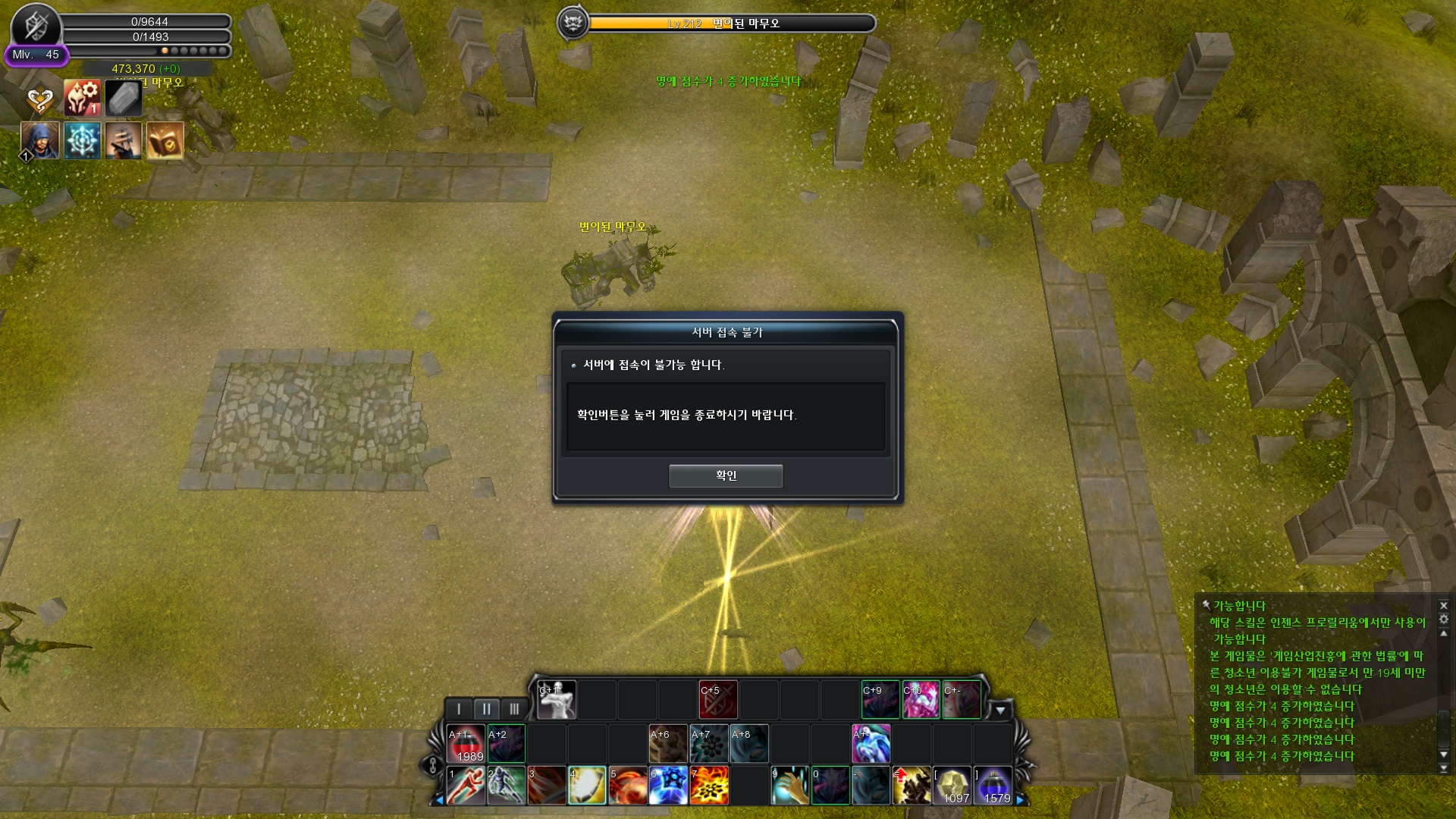
Task: Open the hooded character portrait icon
Action: (x=40, y=140)
